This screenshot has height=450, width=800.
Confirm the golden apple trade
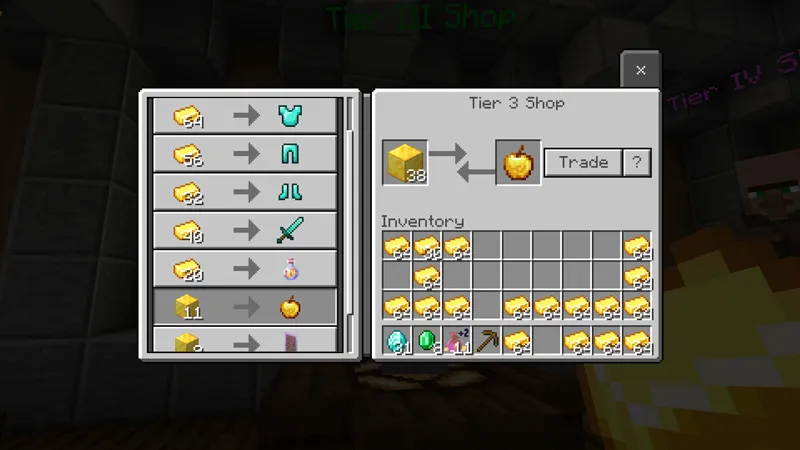(x=583, y=162)
